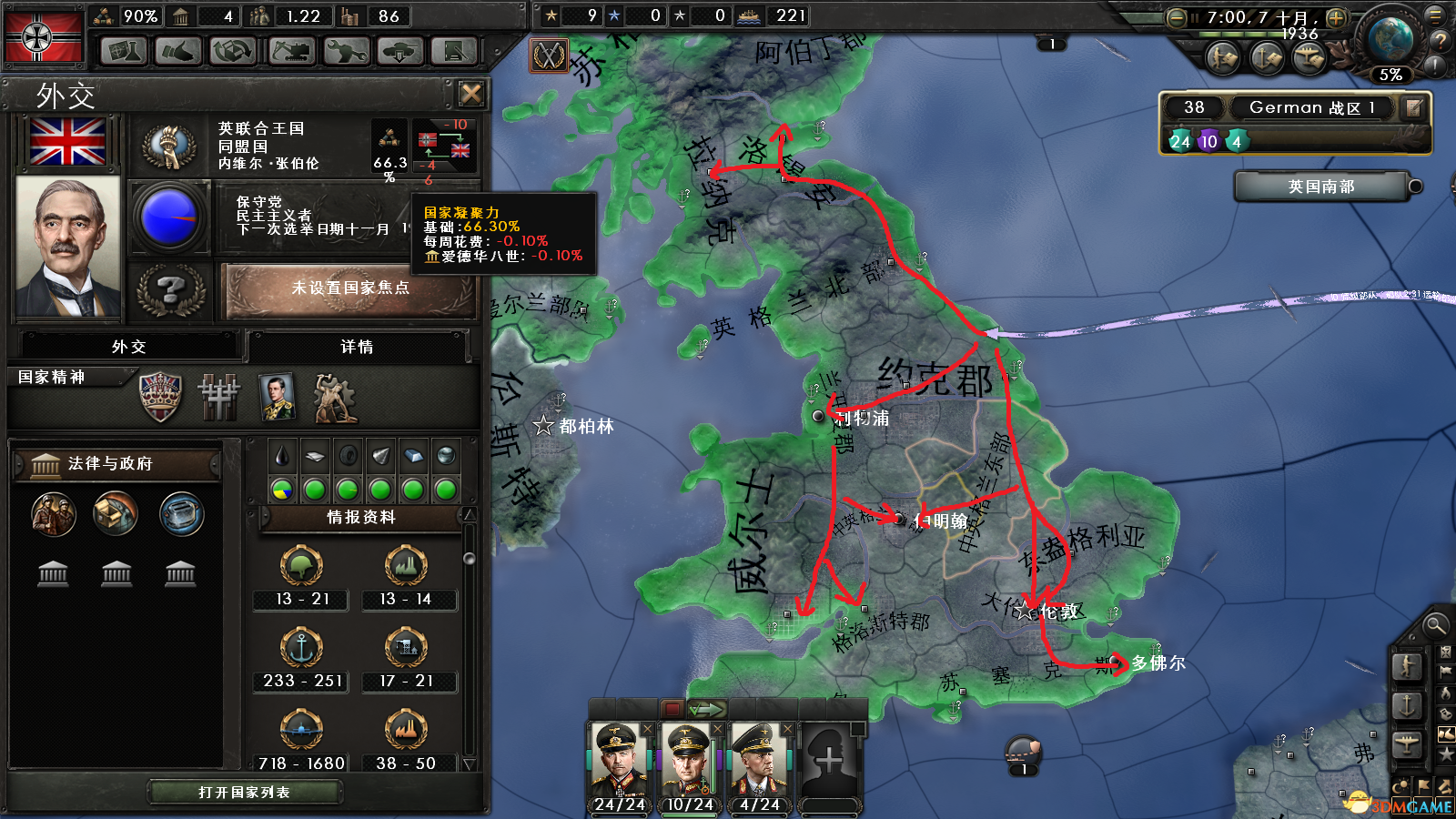Decrease game speed with the minus button
This screenshot has height=819, width=1456.
tap(1176, 17)
